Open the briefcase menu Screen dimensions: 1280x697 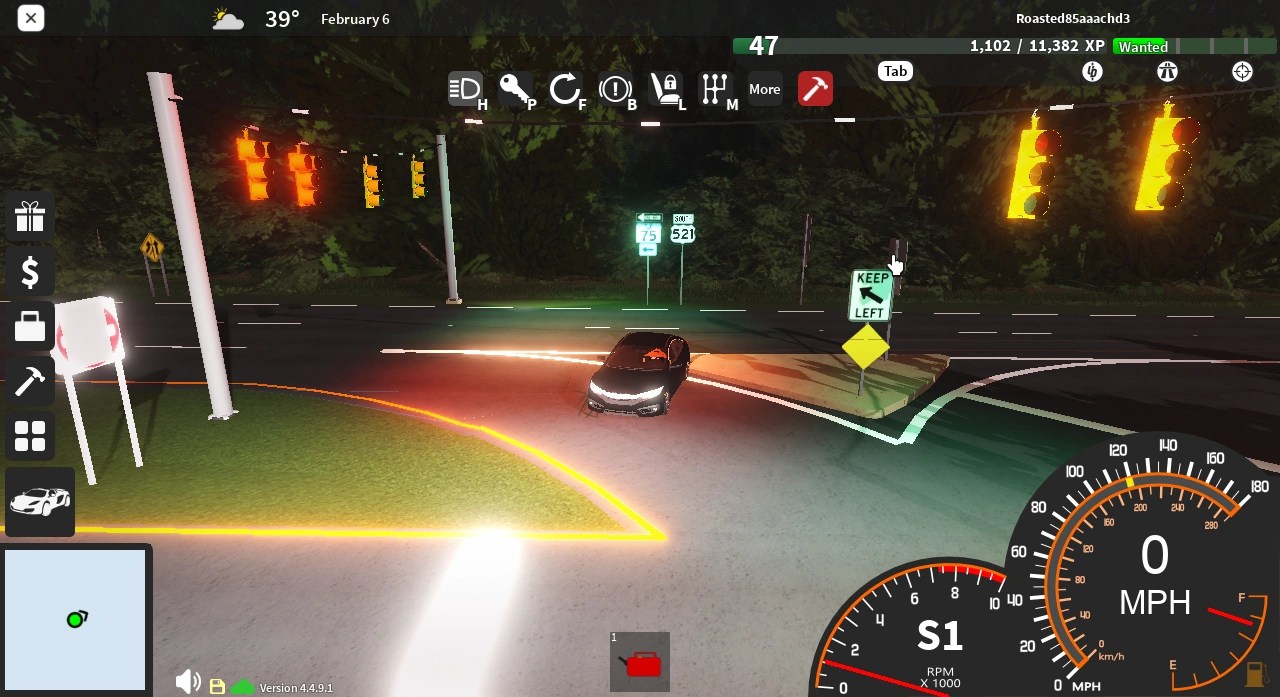[x=30, y=327]
